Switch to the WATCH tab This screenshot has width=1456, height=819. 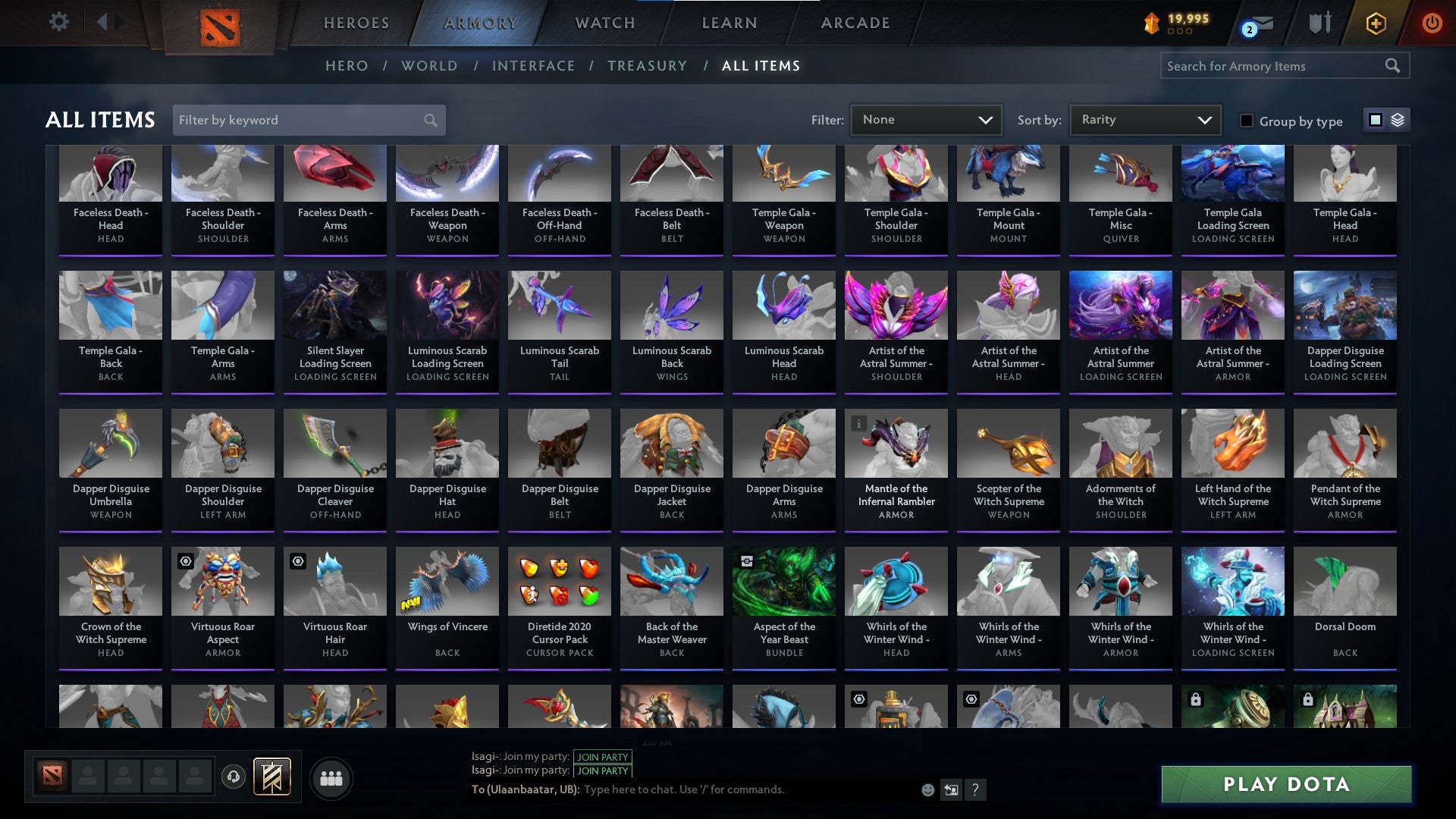click(x=604, y=22)
